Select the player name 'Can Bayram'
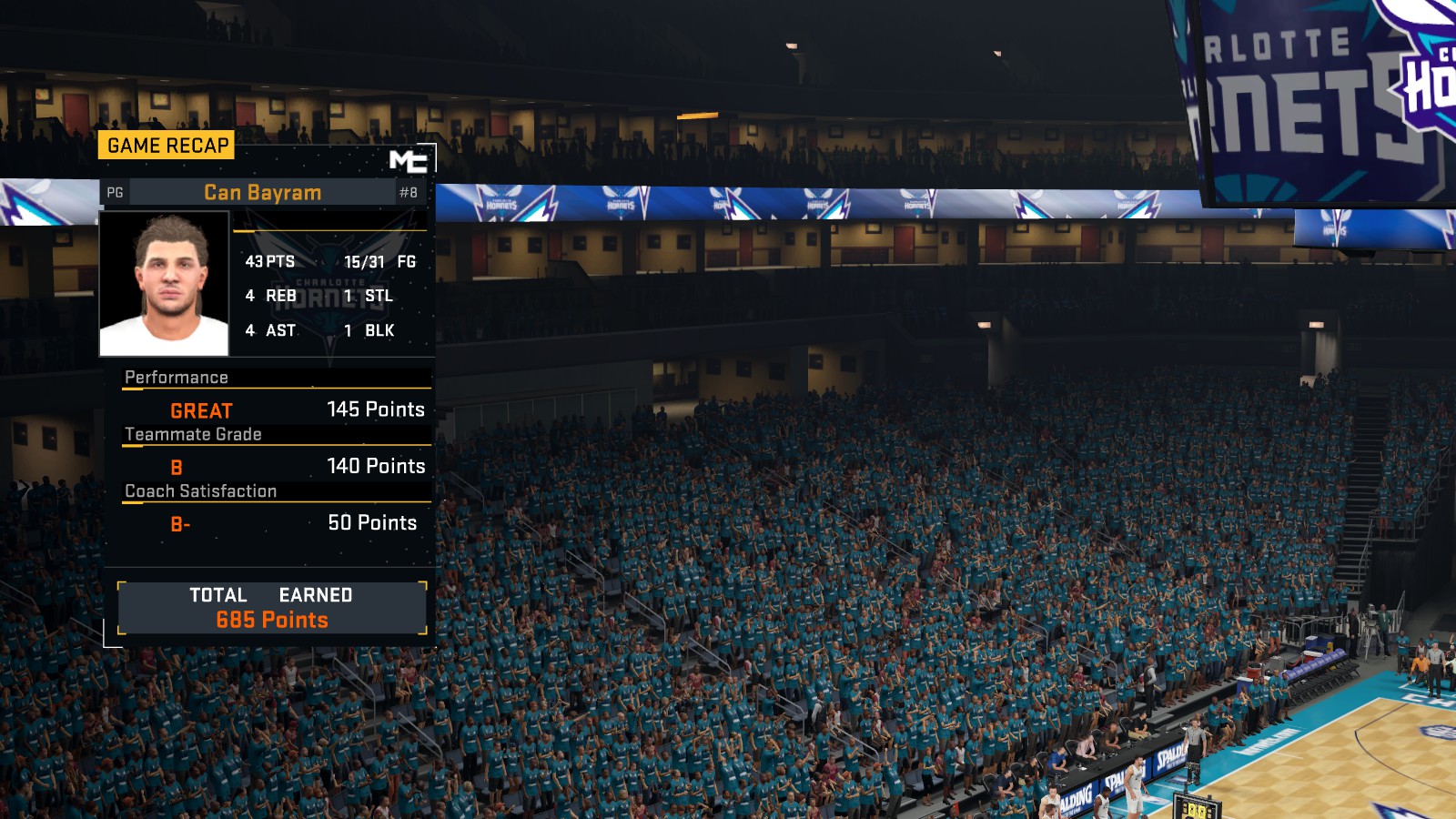This screenshot has width=1456, height=819. (x=265, y=192)
